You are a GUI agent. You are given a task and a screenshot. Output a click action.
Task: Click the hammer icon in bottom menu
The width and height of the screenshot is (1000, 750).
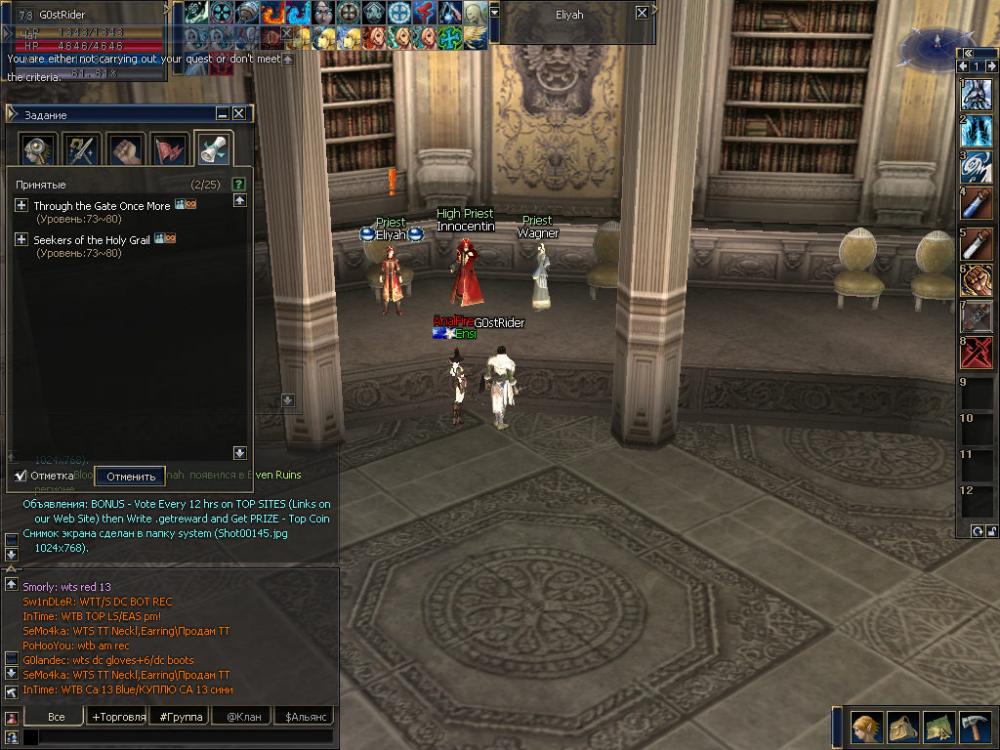[x=975, y=725]
